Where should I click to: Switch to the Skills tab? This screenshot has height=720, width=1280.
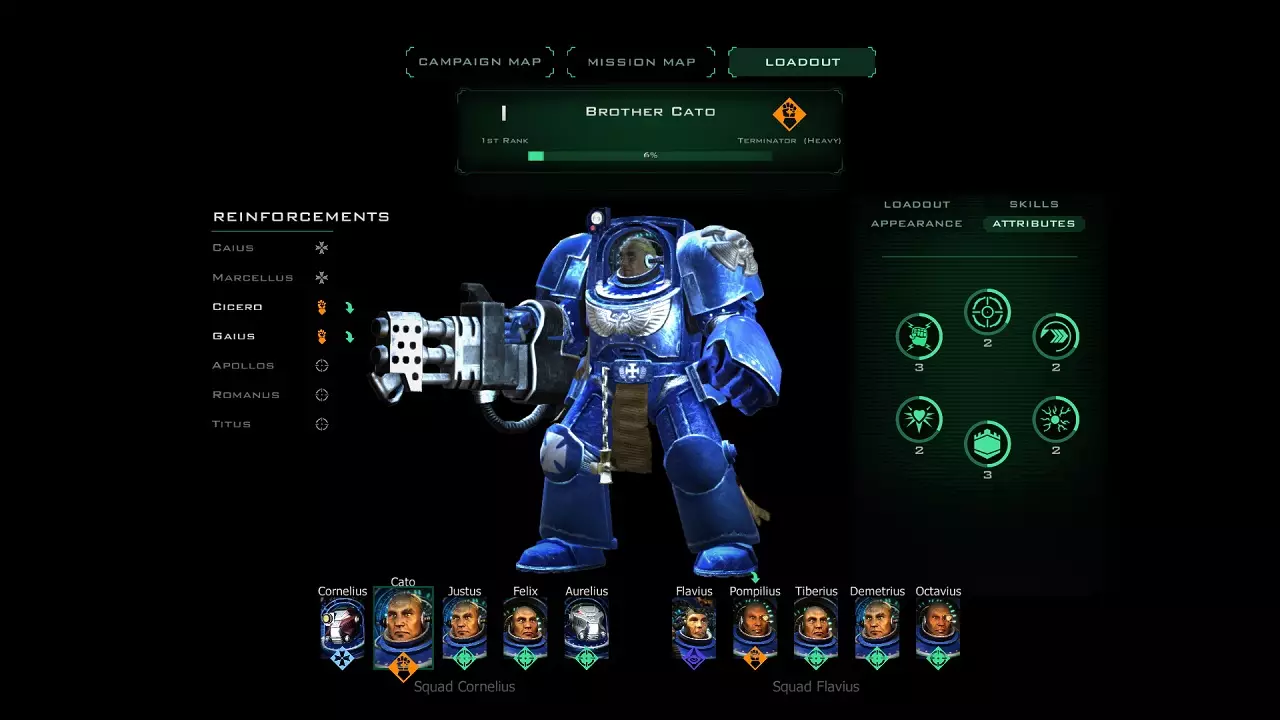[1034, 204]
